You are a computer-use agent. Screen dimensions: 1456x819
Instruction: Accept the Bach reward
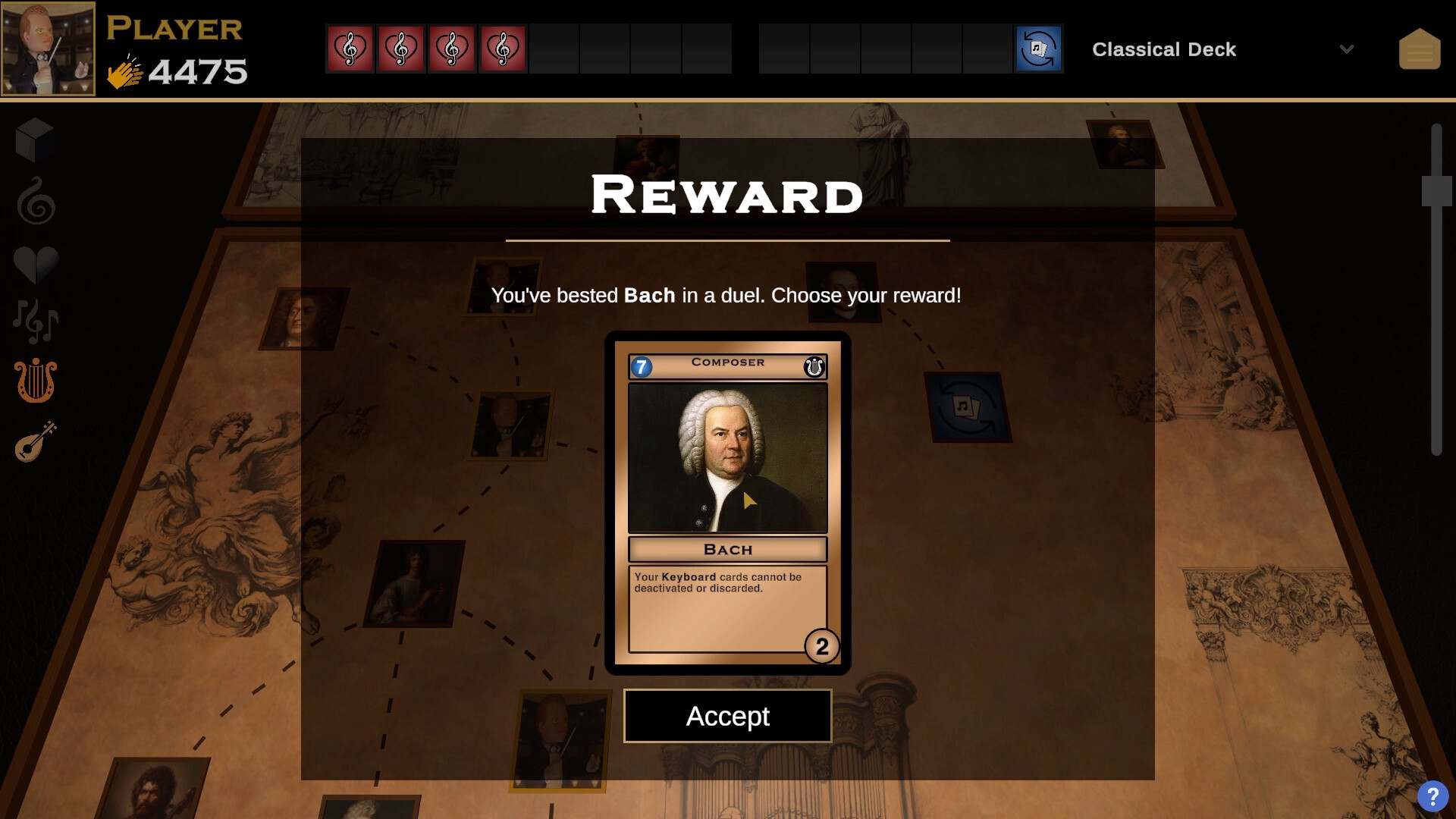[727, 715]
